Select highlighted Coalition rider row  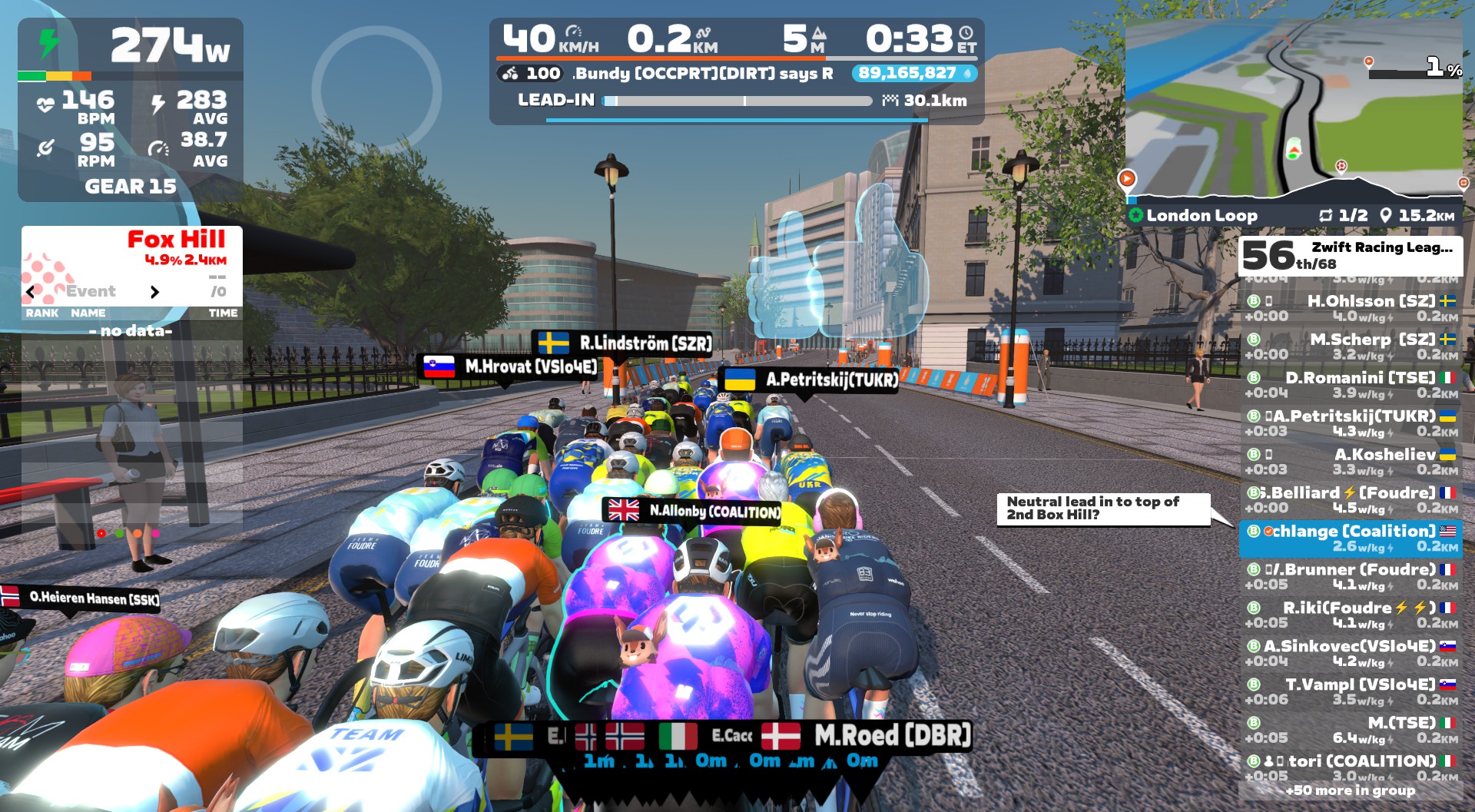coord(1351,539)
